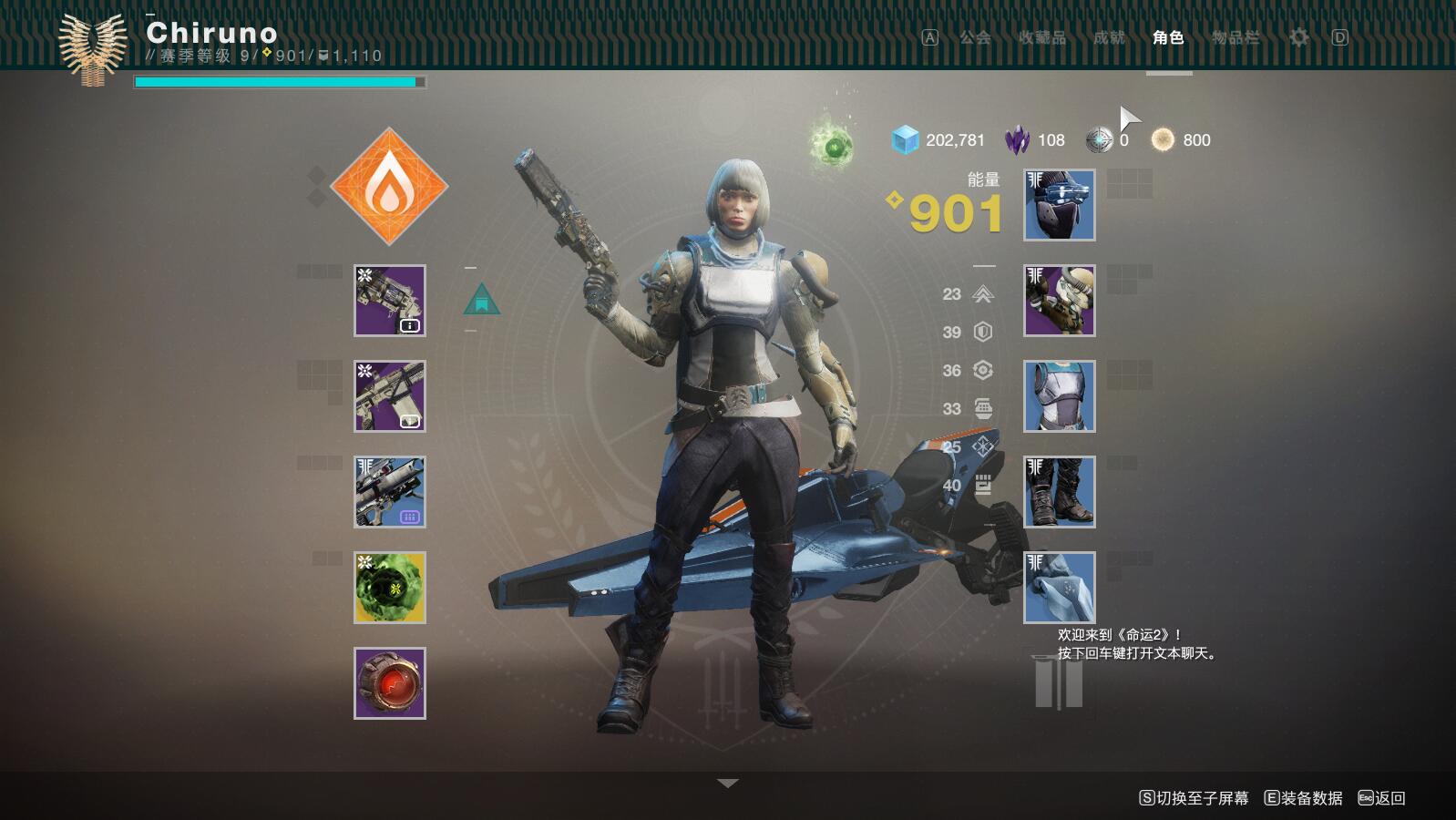Click the teal pyramid ship icon
The width and height of the screenshot is (1456, 820).
(x=481, y=300)
